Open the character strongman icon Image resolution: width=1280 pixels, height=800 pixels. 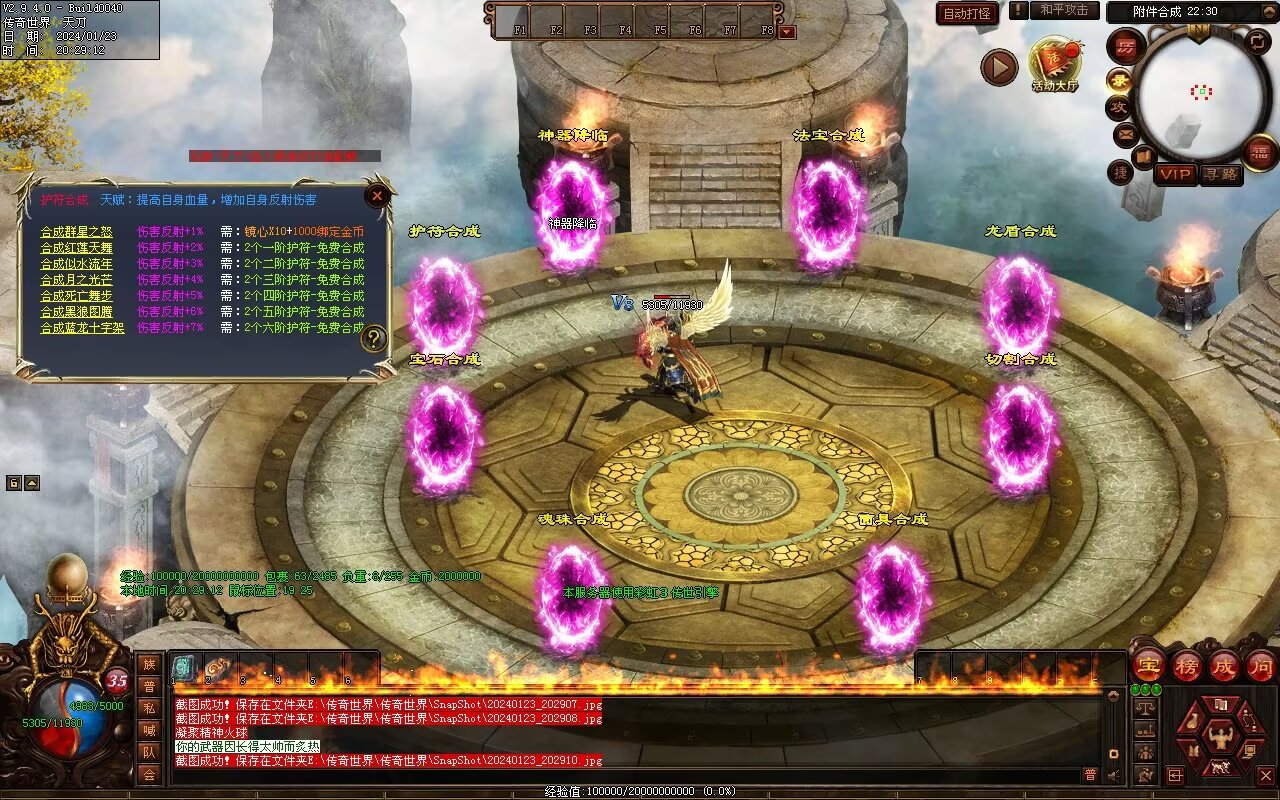(x=1219, y=738)
